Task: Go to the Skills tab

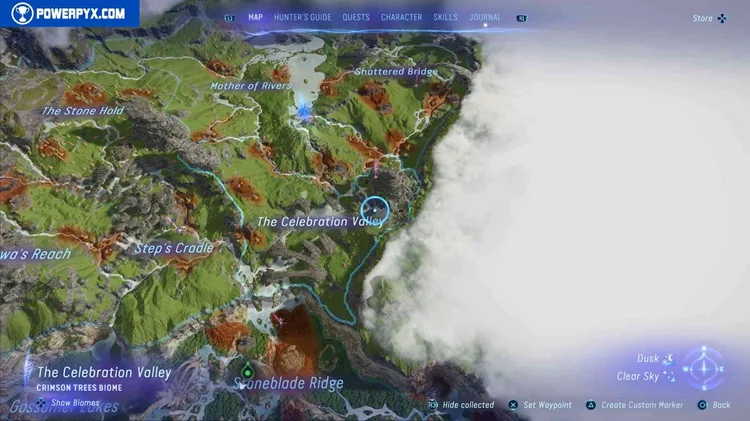Action: tap(446, 17)
